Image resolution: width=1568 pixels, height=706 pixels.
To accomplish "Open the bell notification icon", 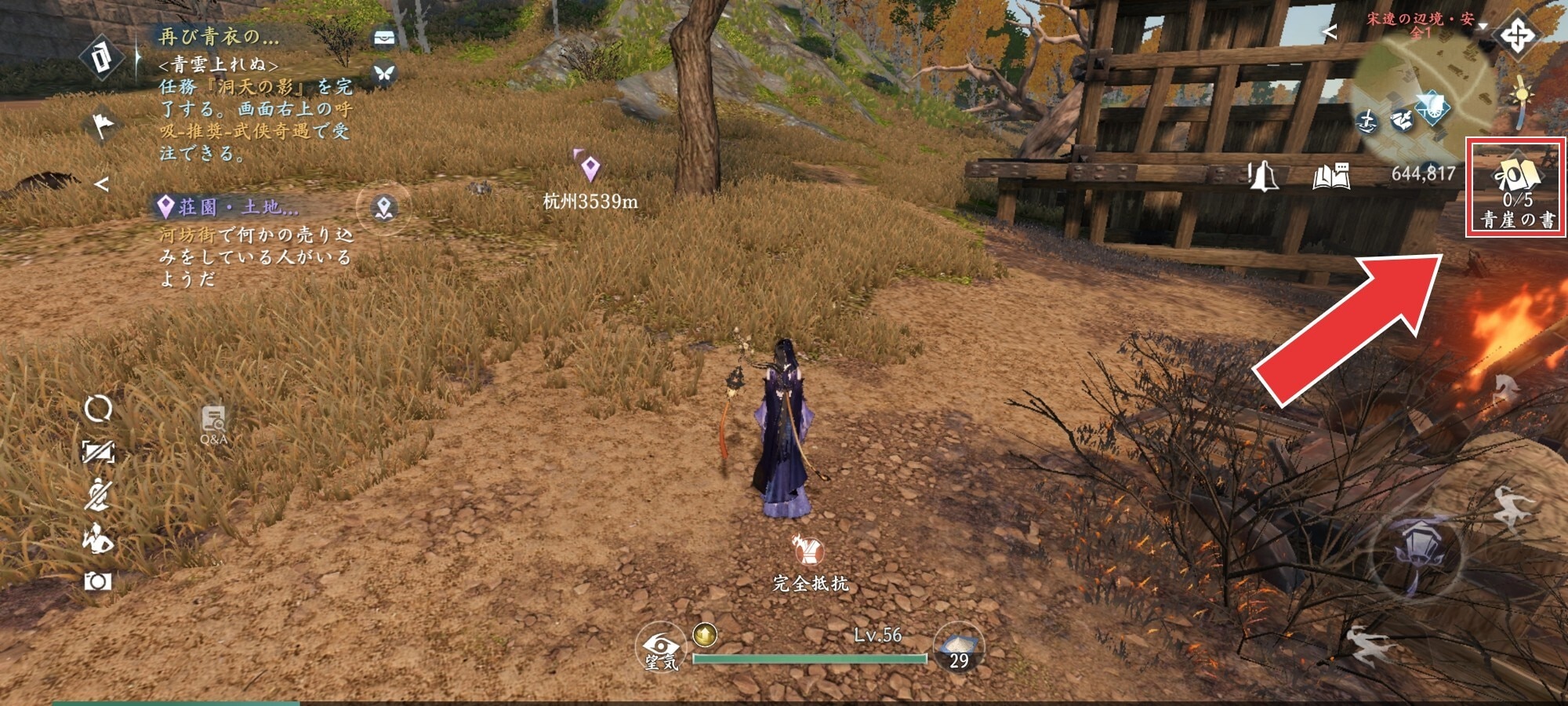I will (1262, 176).
